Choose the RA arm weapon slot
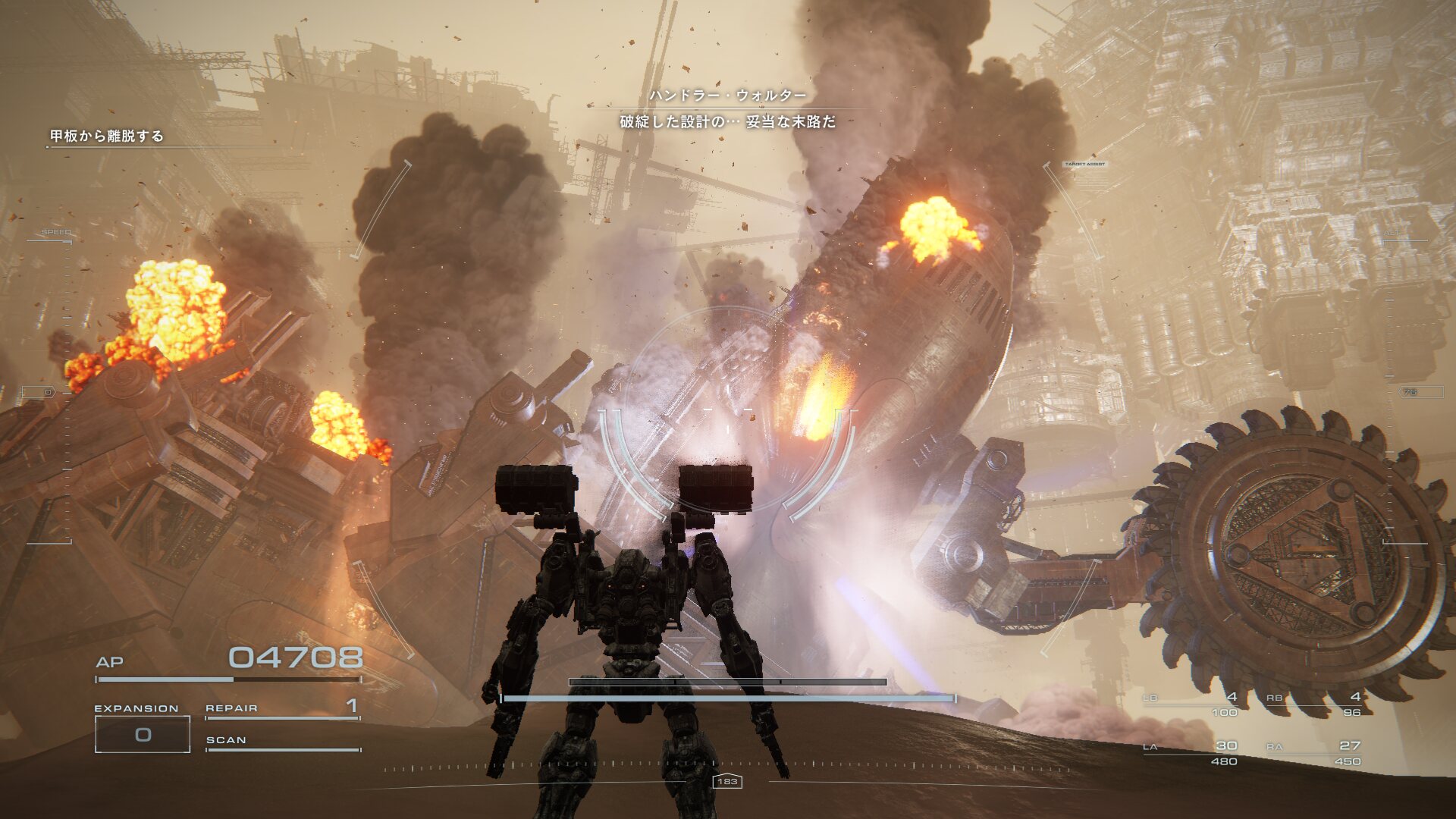 1314,752
